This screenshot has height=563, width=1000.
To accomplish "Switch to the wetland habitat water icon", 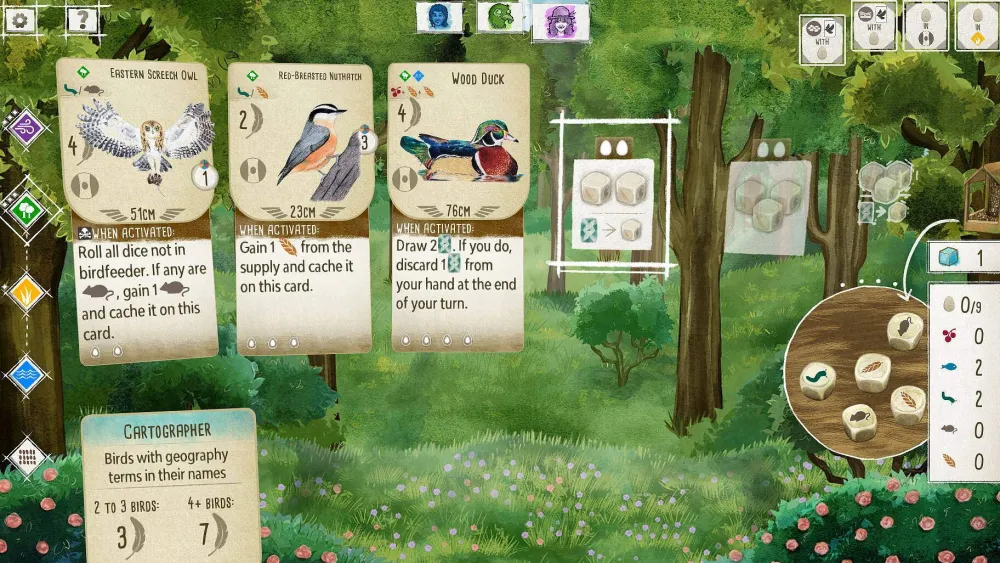I will click(x=26, y=375).
